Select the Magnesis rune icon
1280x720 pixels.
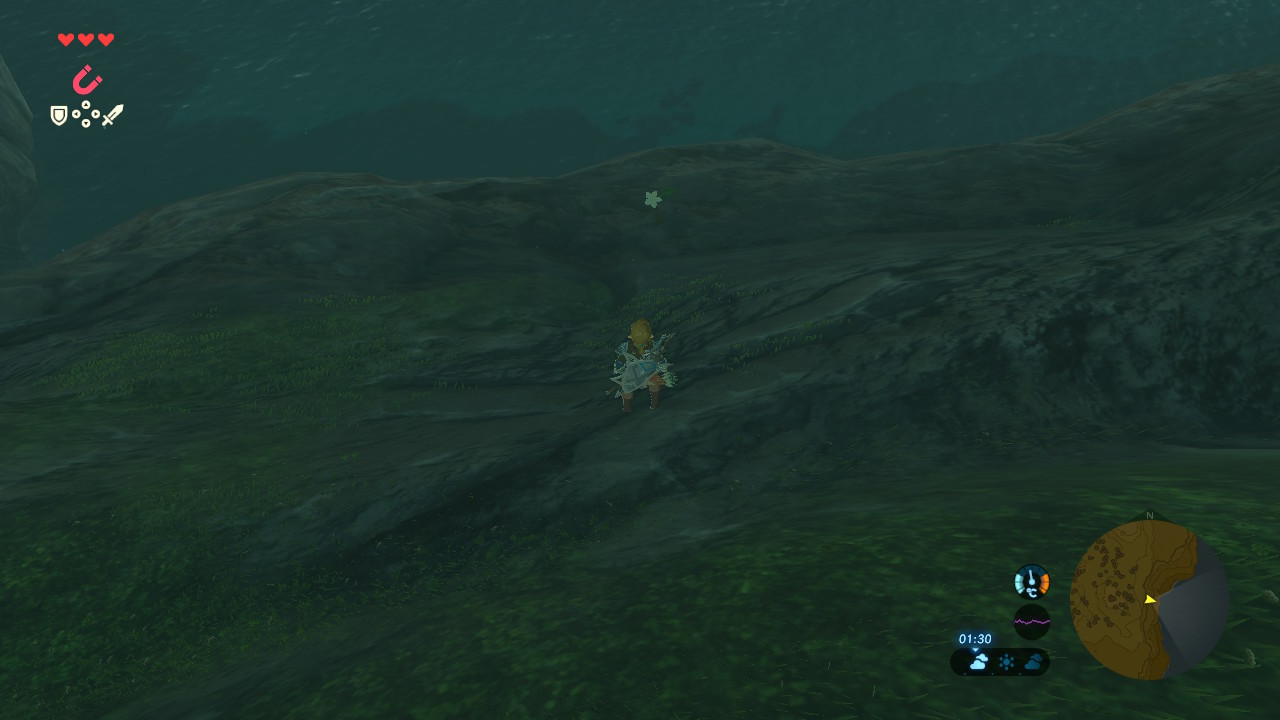click(87, 79)
